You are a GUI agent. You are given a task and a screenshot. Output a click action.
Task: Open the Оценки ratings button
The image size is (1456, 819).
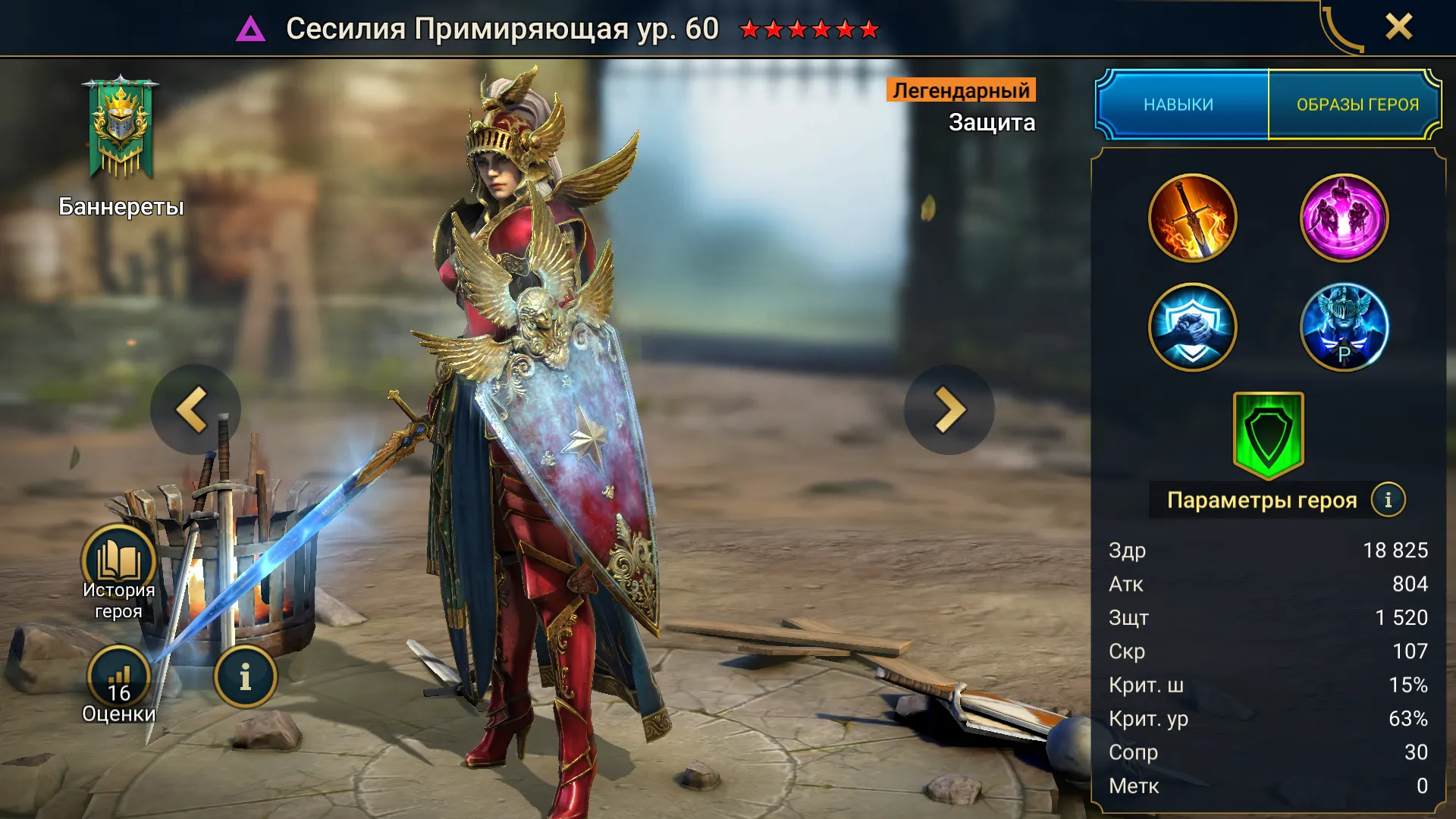coord(119,679)
